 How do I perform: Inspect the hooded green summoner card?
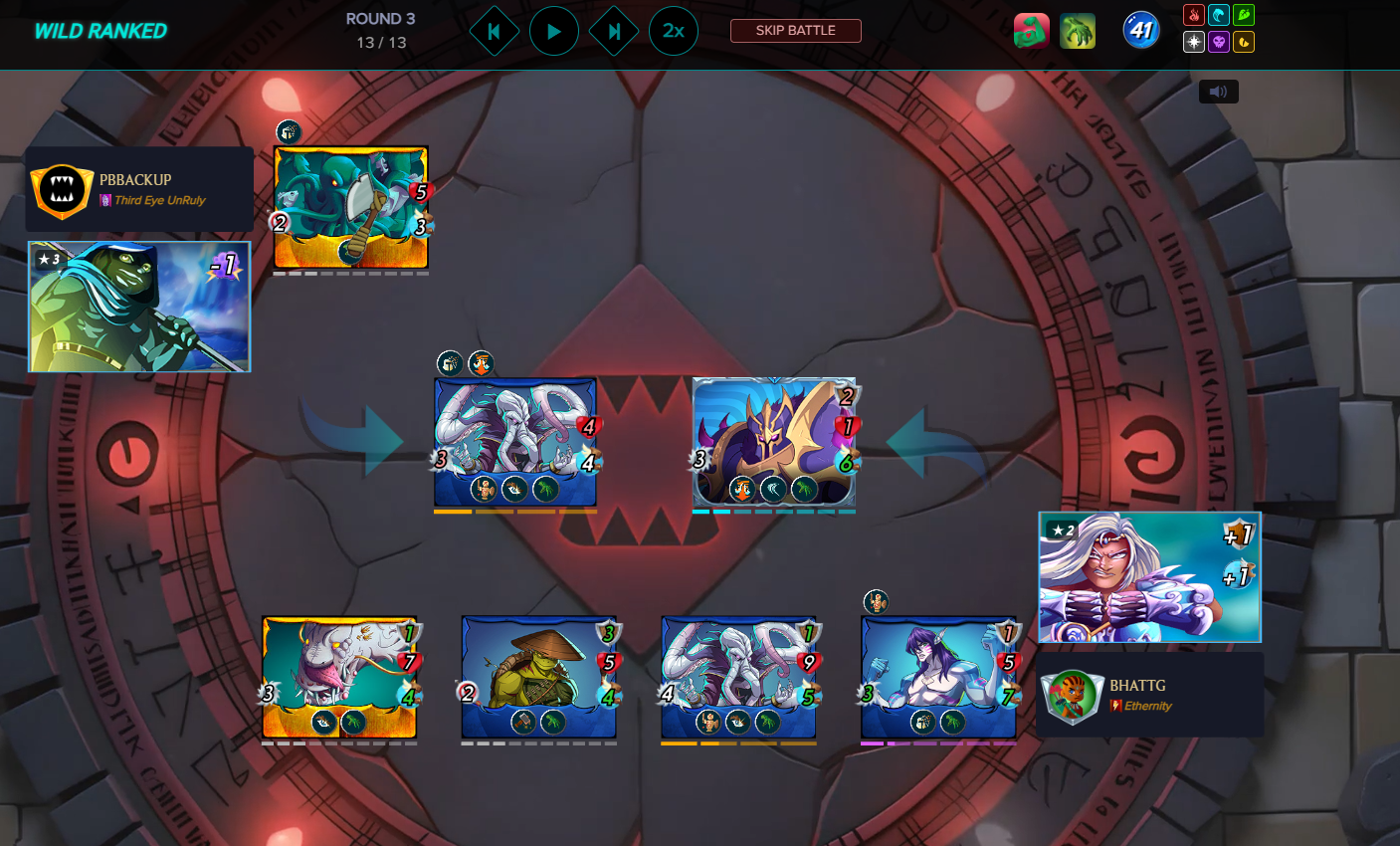coord(139,307)
